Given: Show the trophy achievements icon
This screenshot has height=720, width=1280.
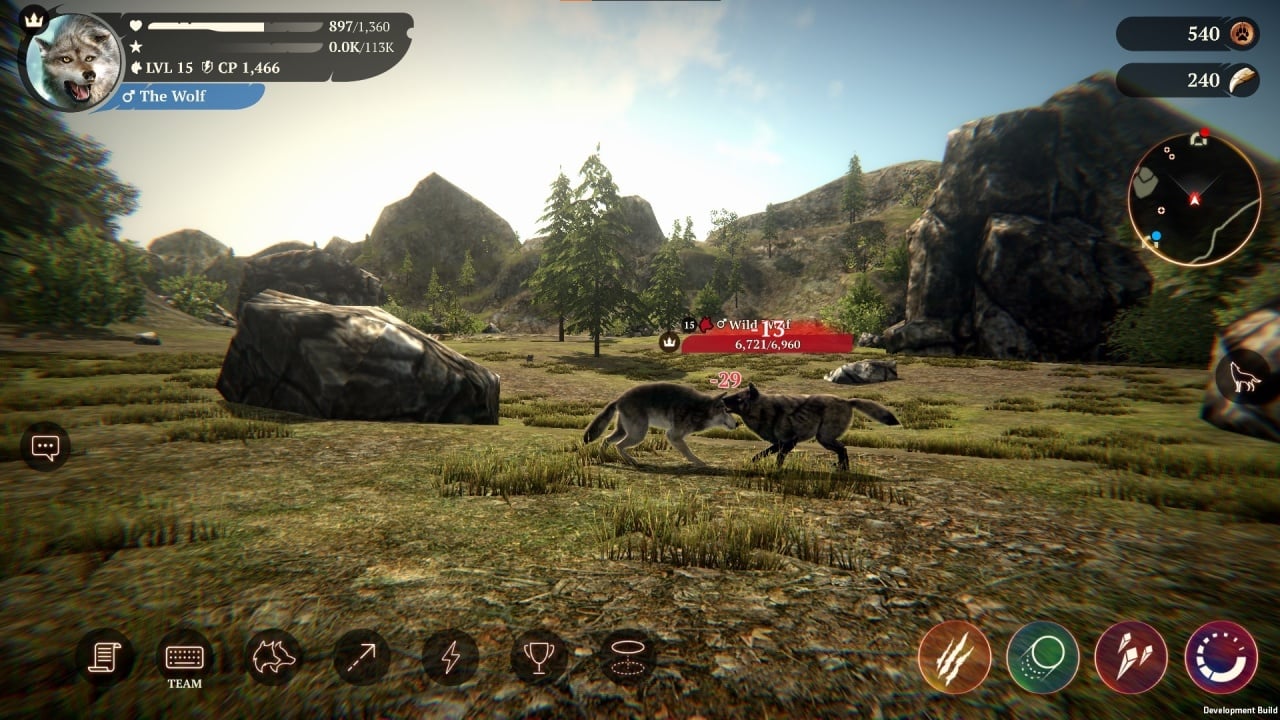Looking at the screenshot, I should pyautogui.click(x=538, y=657).
